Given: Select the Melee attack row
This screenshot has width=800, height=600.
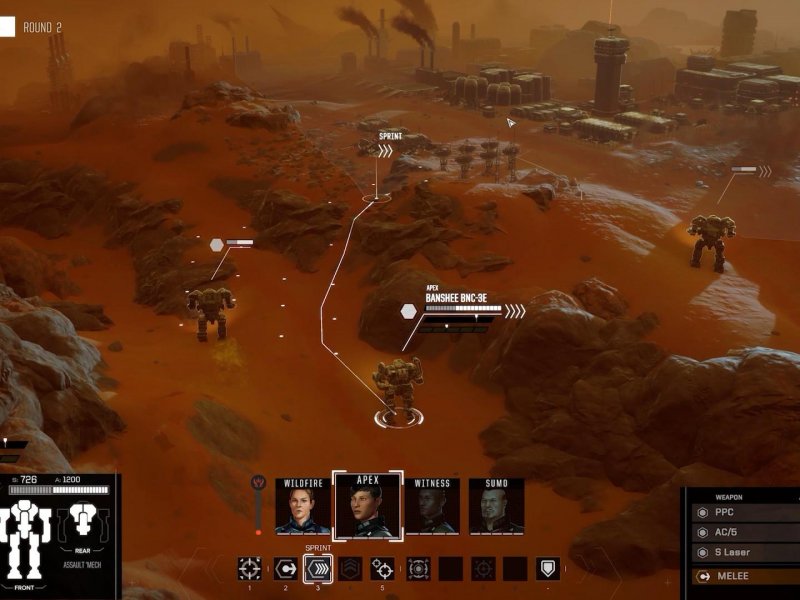Looking at the screenshot, I should click(745, 576).
